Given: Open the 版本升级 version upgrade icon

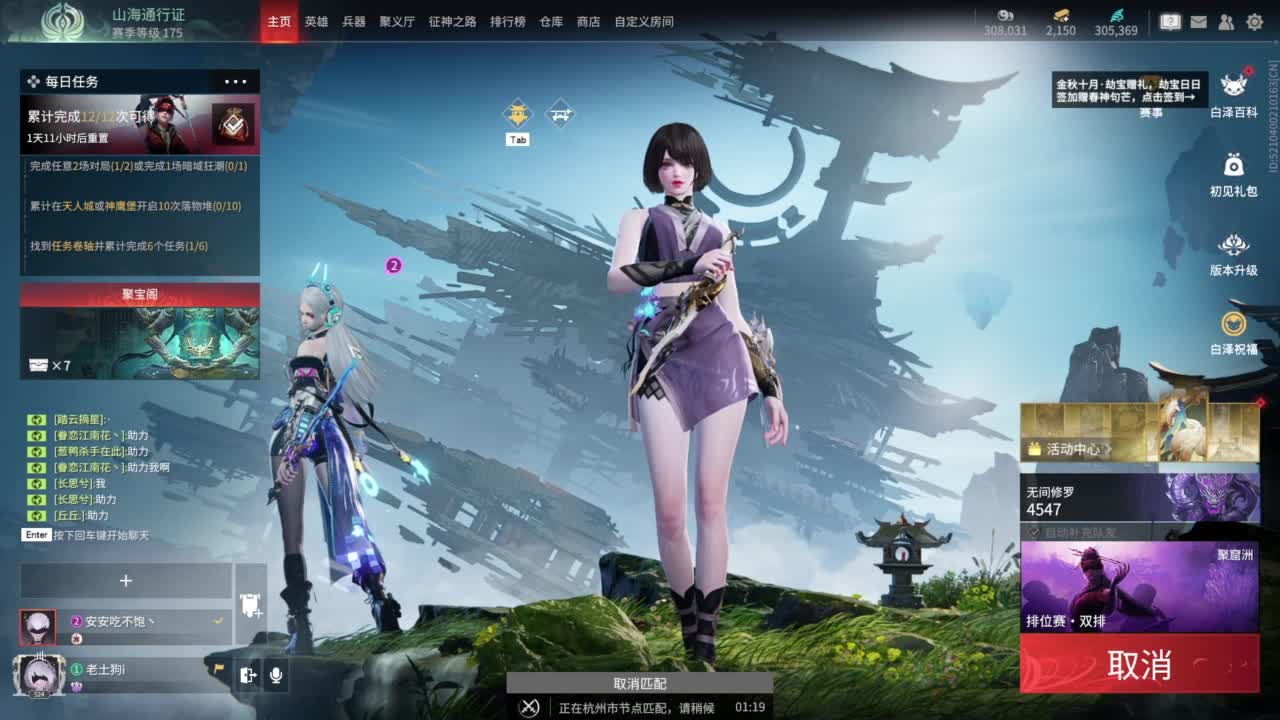Looking at the screenshot, I should click(1234, 244).
